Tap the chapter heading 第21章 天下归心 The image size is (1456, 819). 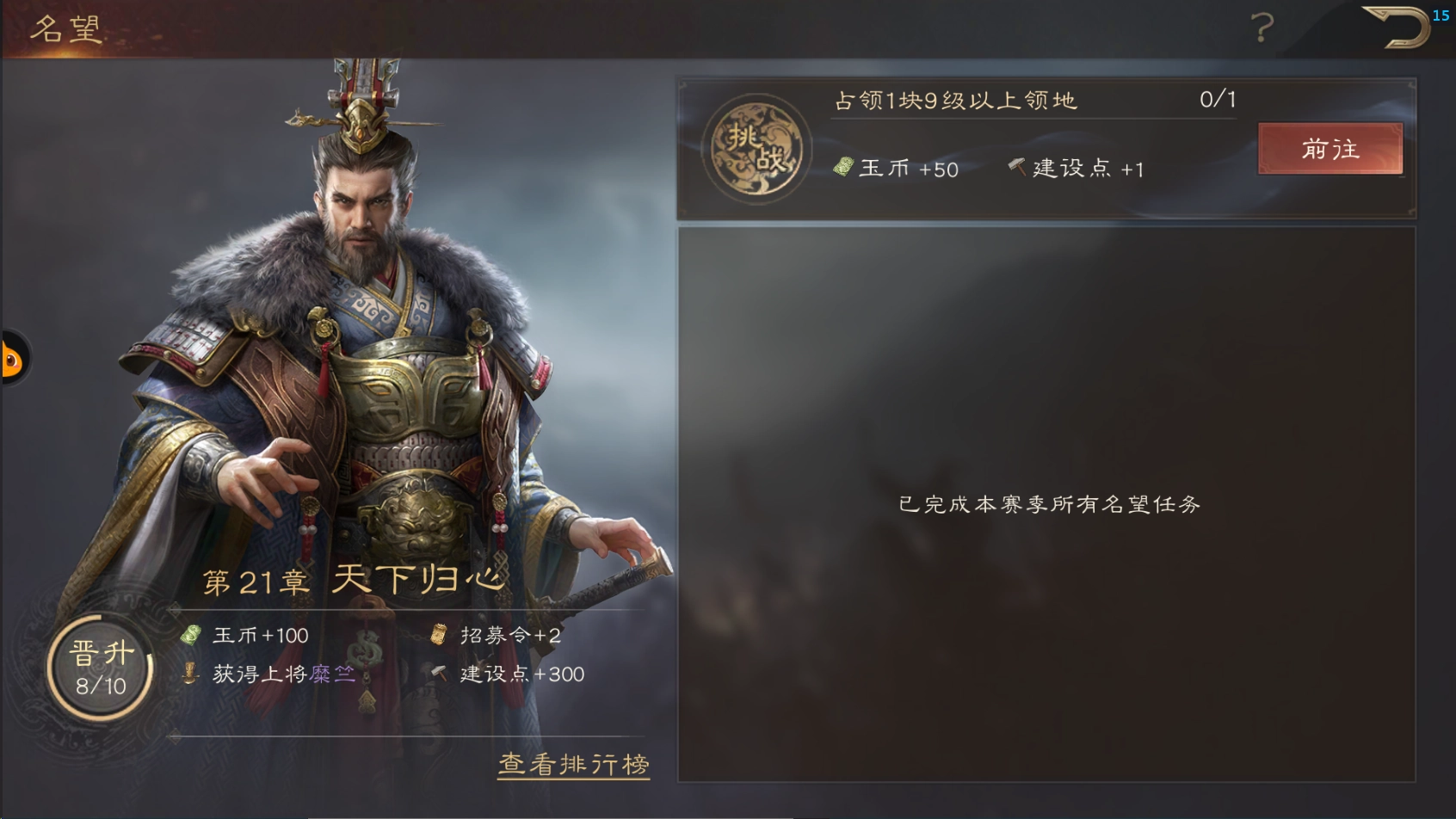(353, 581)
